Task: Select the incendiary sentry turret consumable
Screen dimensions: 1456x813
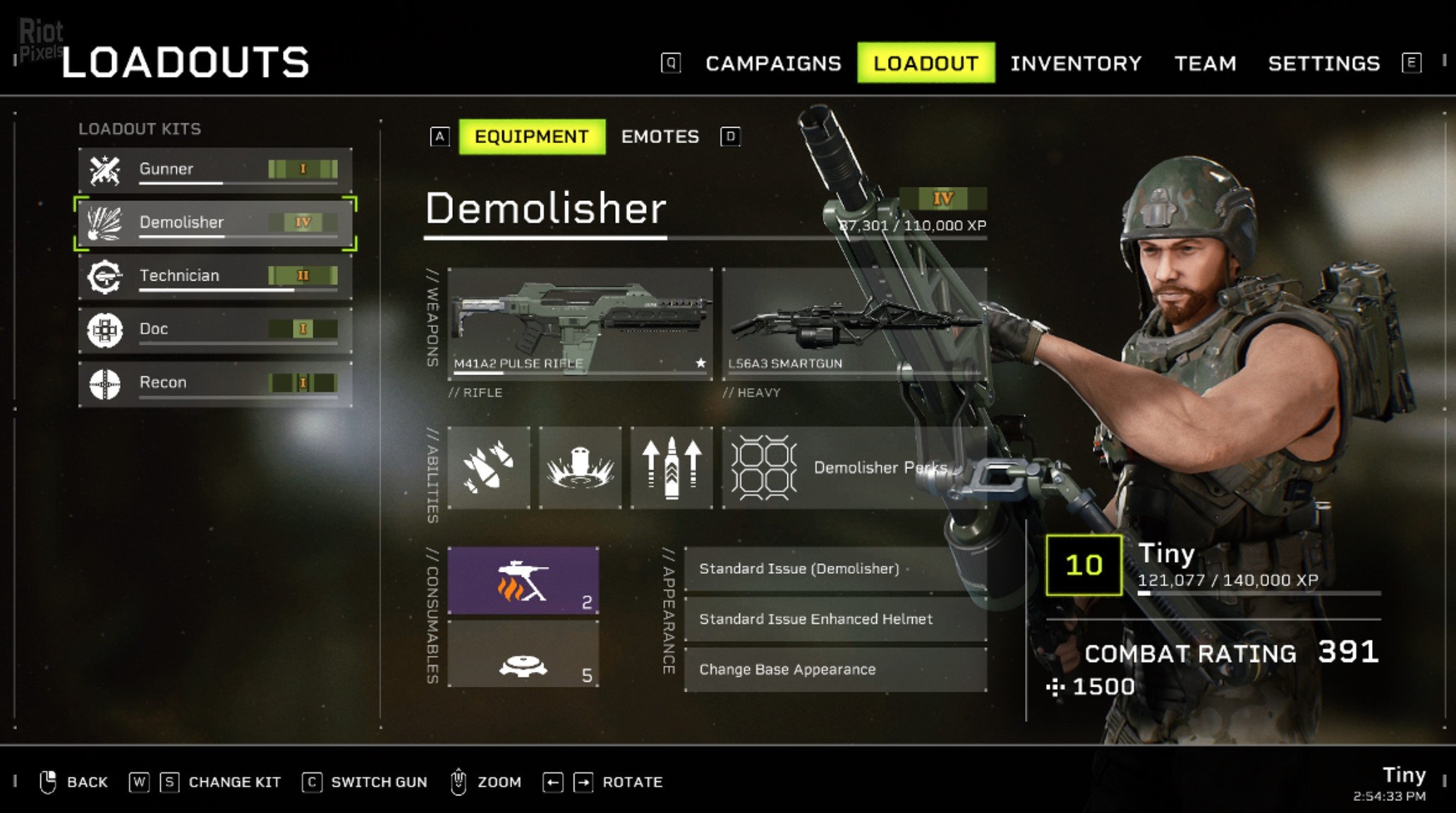Action: (523, 581)
